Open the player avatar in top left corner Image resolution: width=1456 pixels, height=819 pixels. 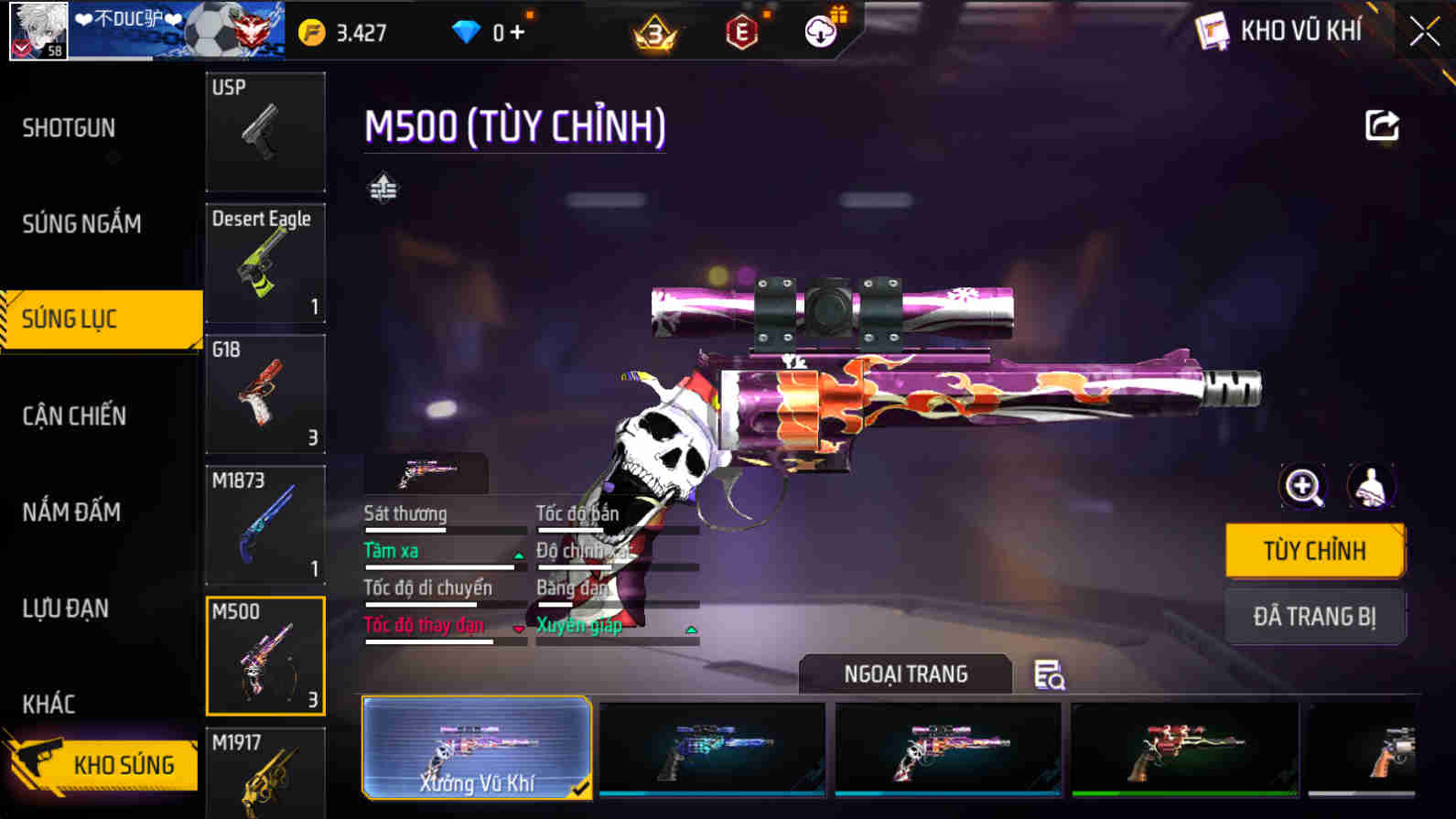38,30
